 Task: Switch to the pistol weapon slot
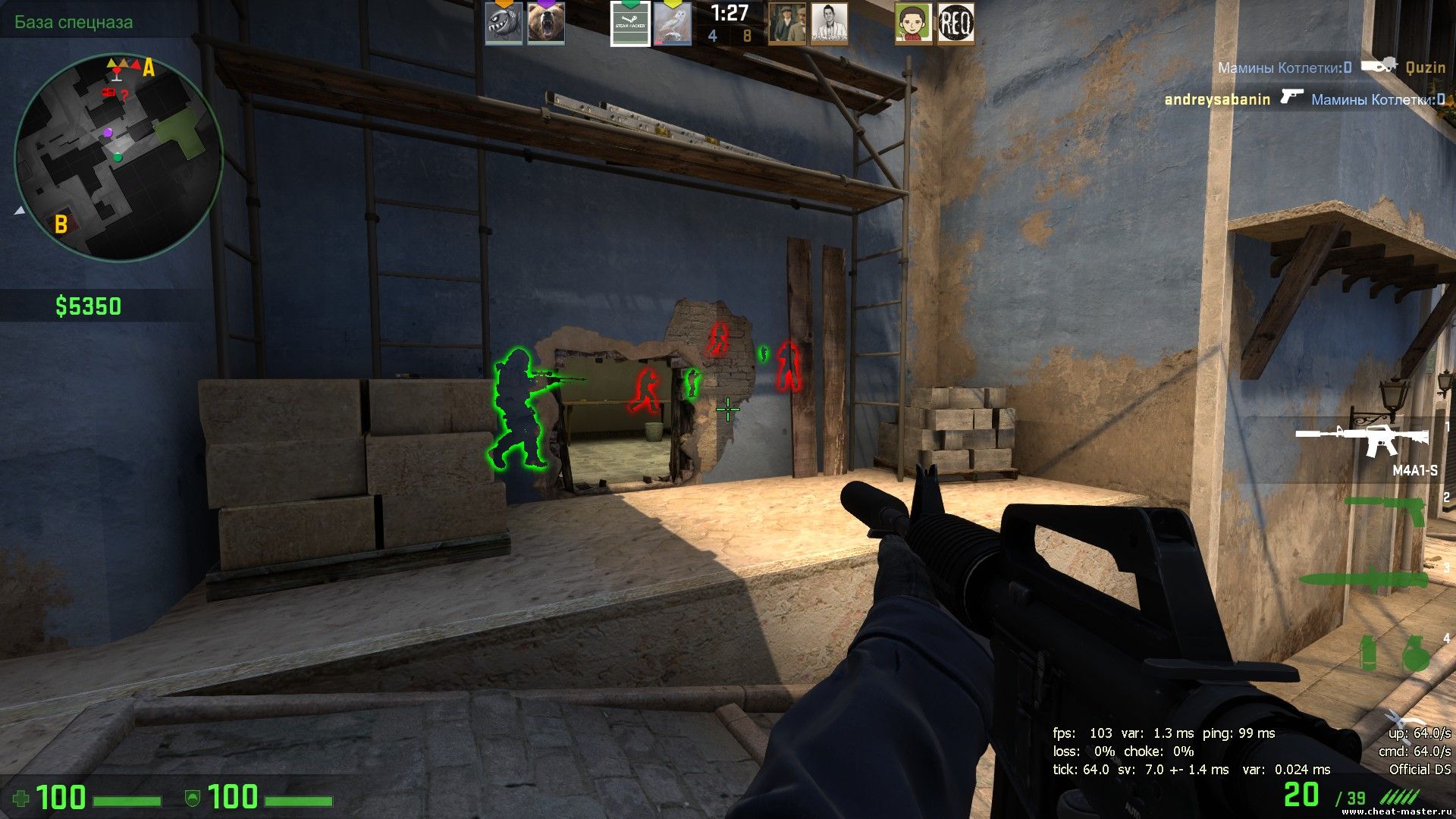click(1385, 510)
